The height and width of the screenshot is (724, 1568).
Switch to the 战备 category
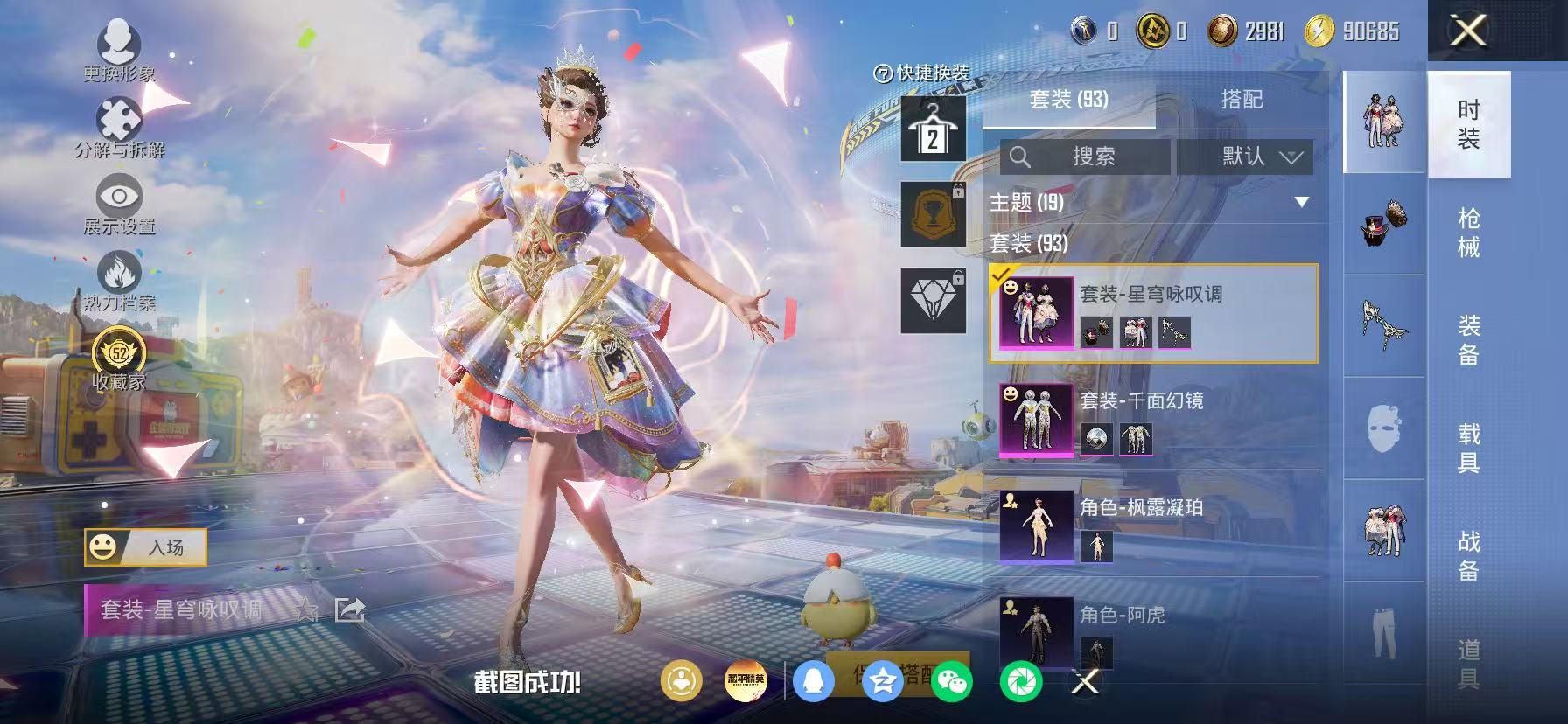(1468, 556)
